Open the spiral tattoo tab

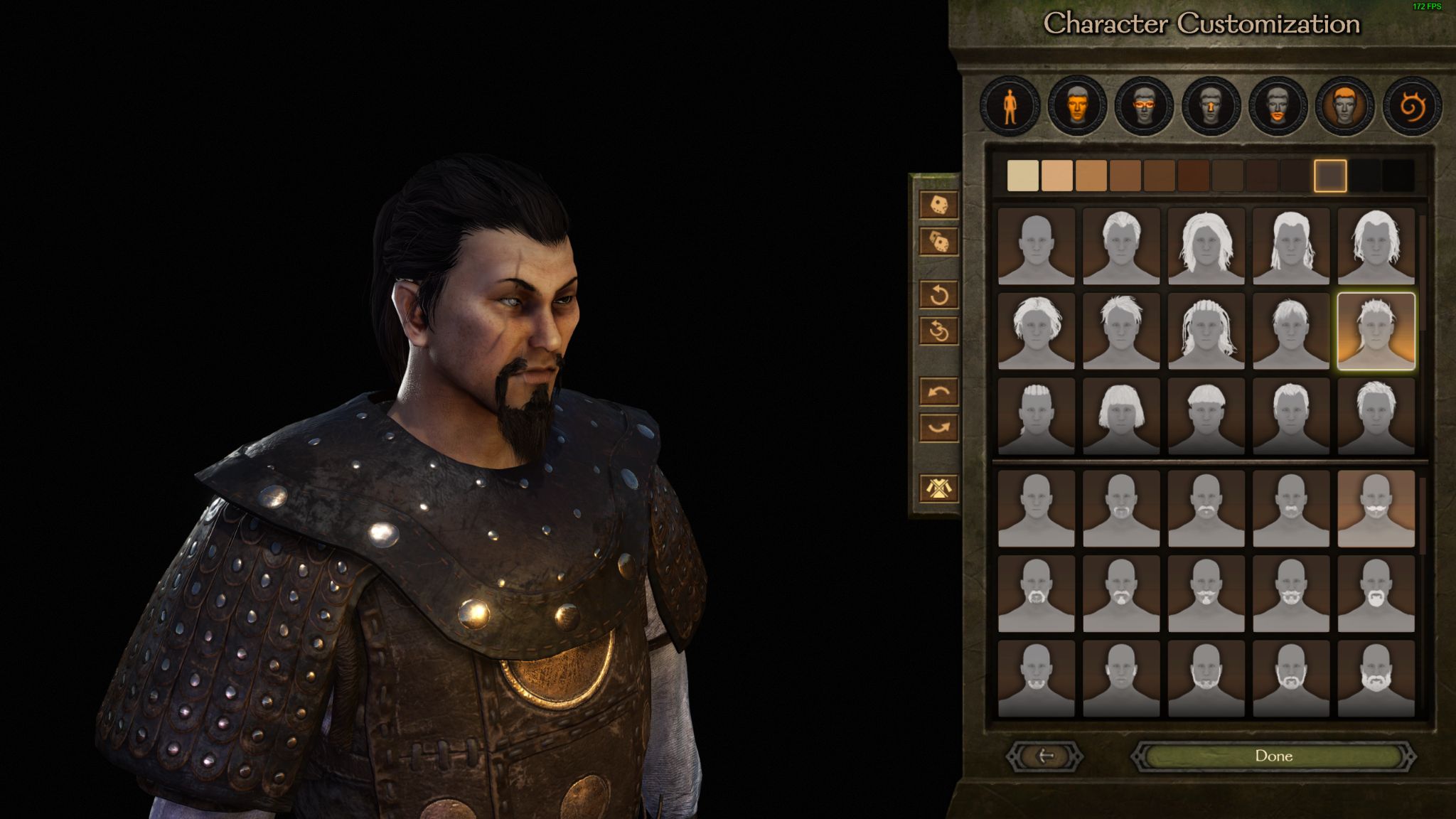1412,107
